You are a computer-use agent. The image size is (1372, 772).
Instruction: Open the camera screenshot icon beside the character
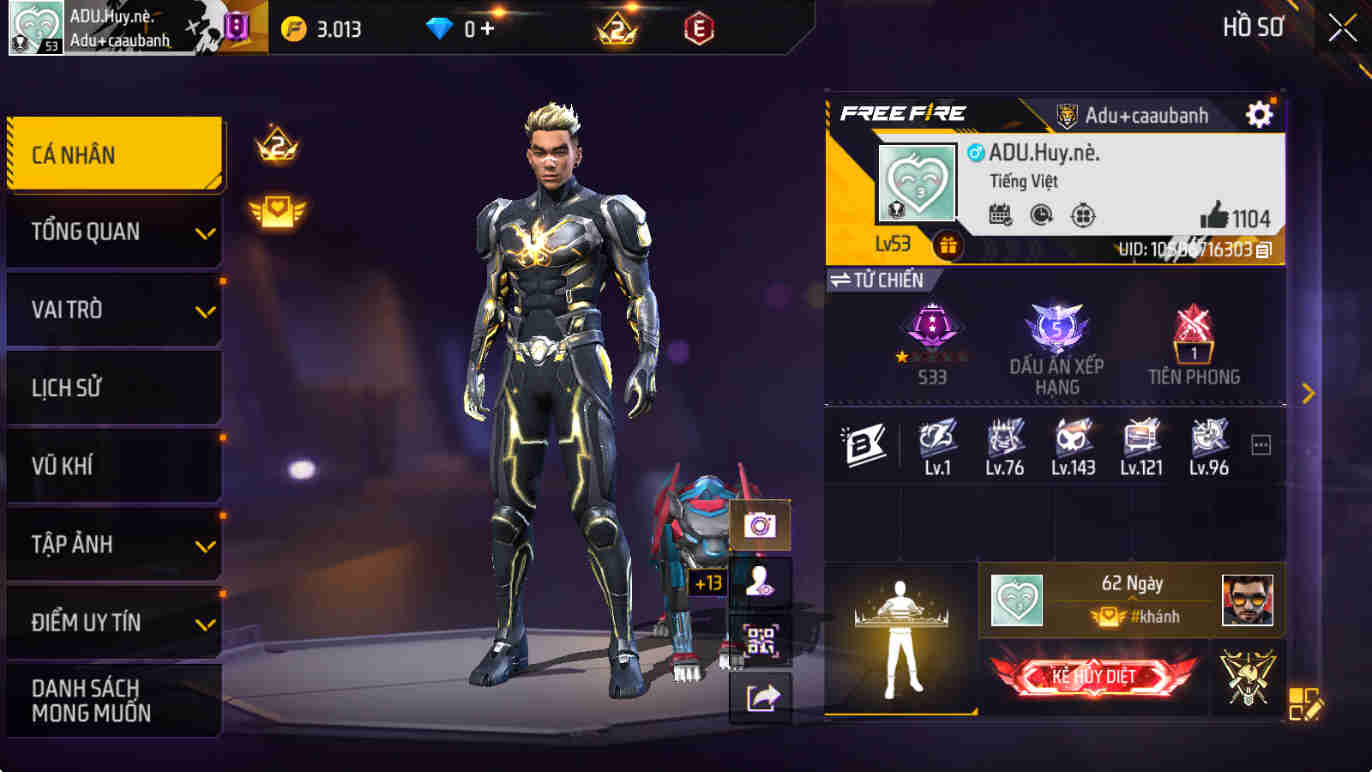click(762, 525)
